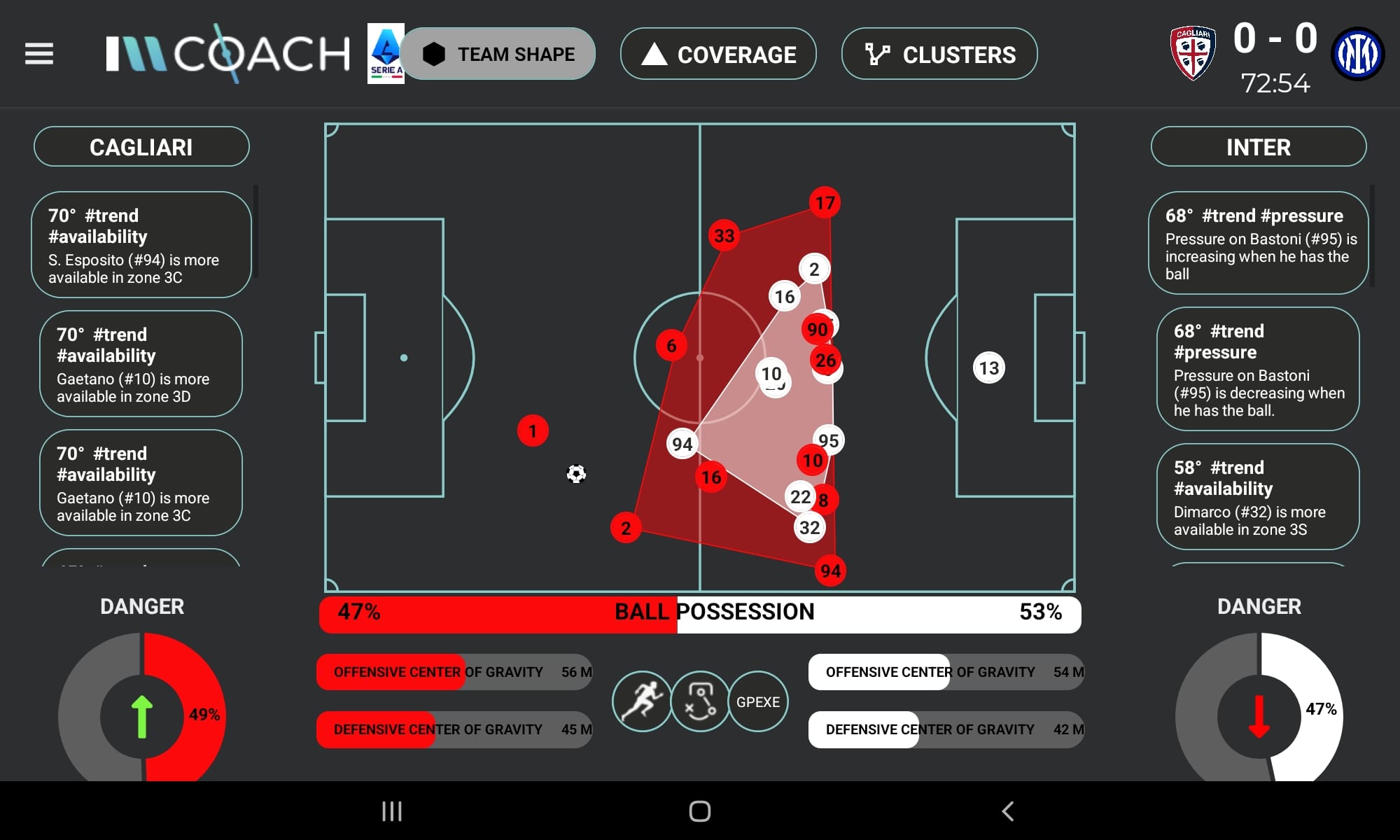Viewport: 1400px width, 840px height.
Task: Activate the CLUSTERS visualization
Action: click(x=938, y=54)
